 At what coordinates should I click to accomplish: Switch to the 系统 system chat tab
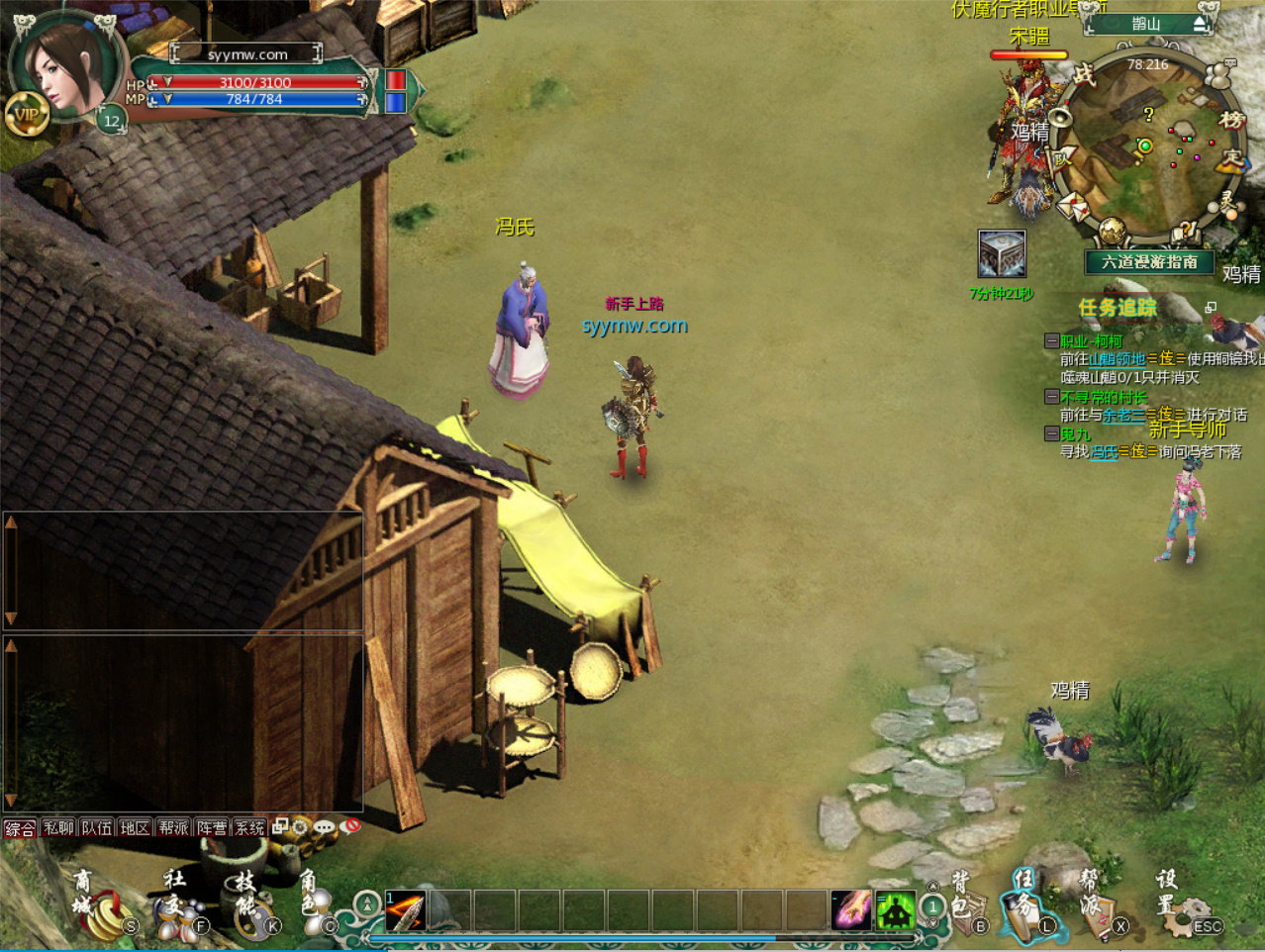249,827
